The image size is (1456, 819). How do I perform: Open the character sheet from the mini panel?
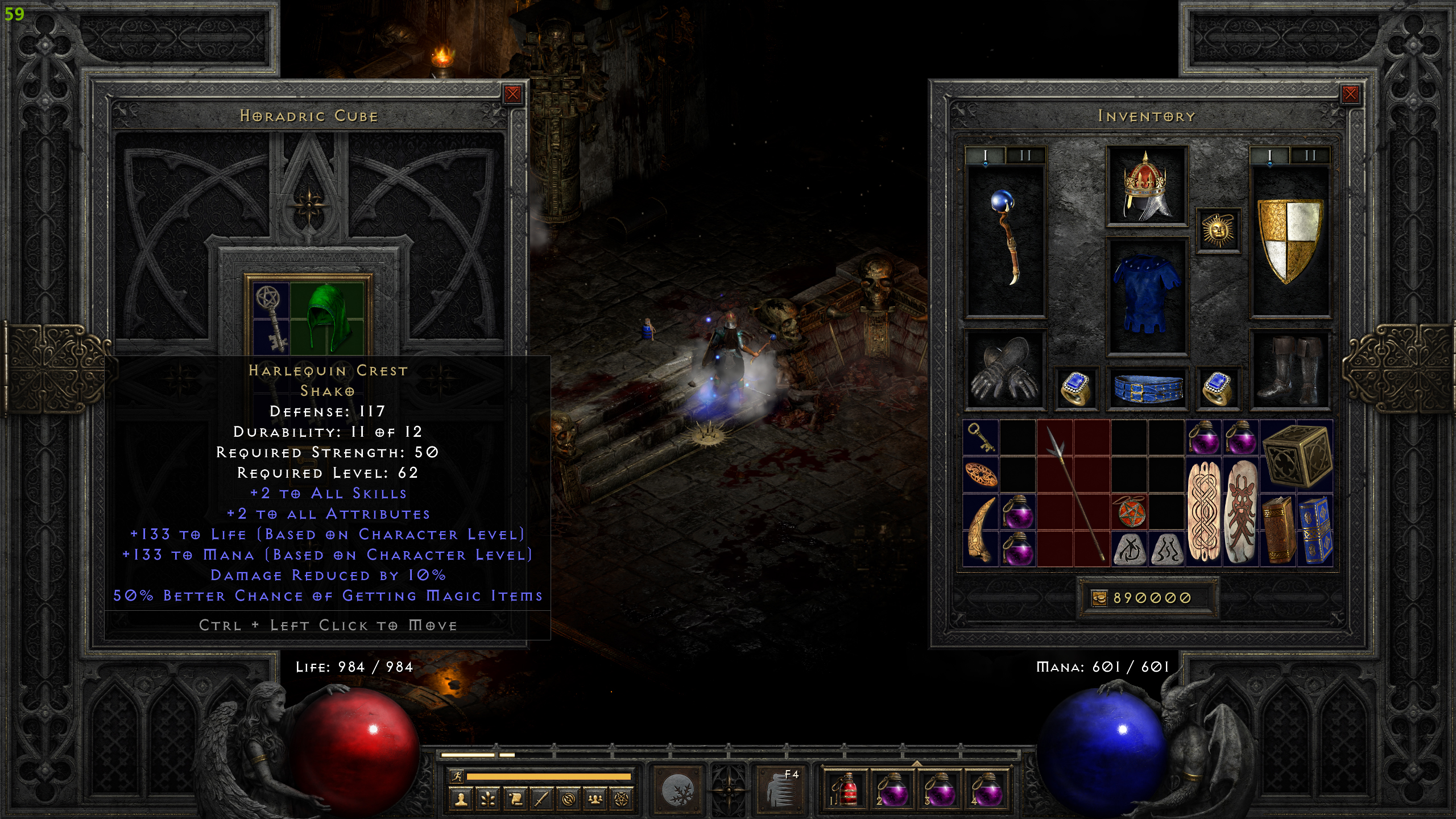pos(461,799)
